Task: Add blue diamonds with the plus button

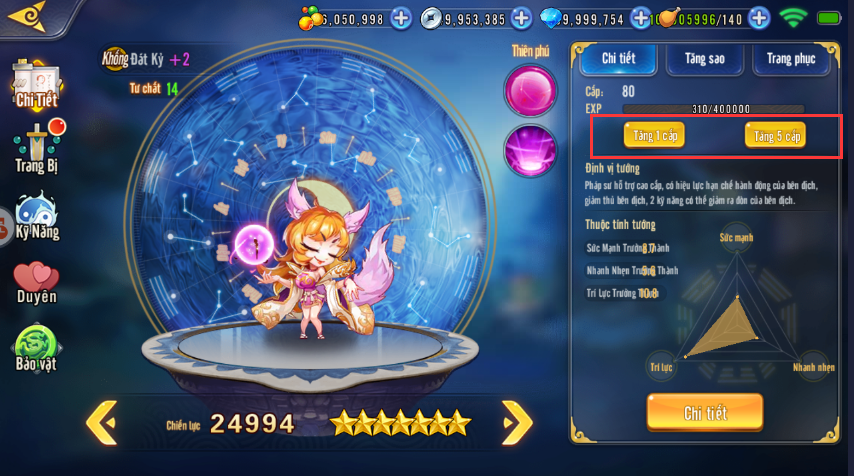Action: point(640,18)
